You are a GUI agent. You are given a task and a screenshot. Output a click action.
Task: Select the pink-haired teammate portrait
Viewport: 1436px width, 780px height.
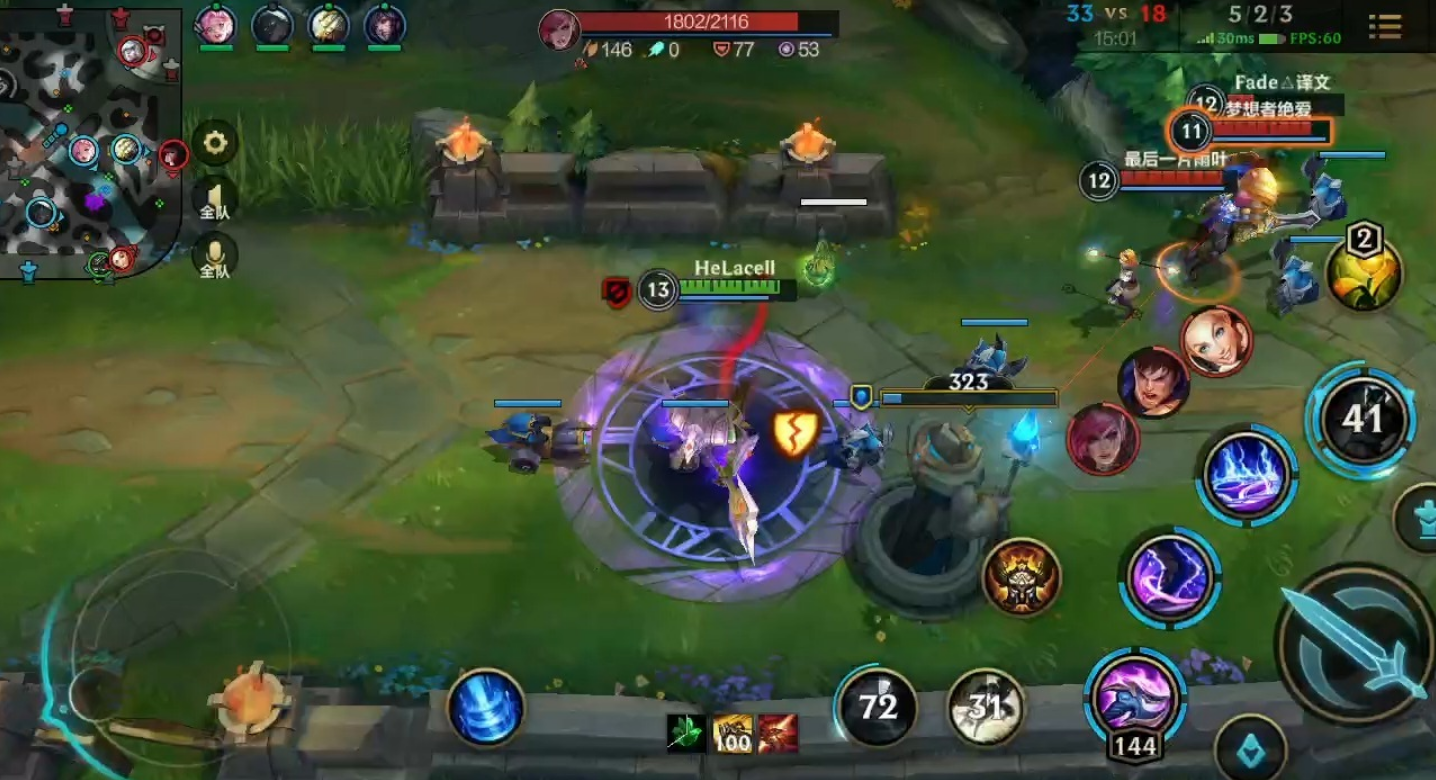[215, 26]
